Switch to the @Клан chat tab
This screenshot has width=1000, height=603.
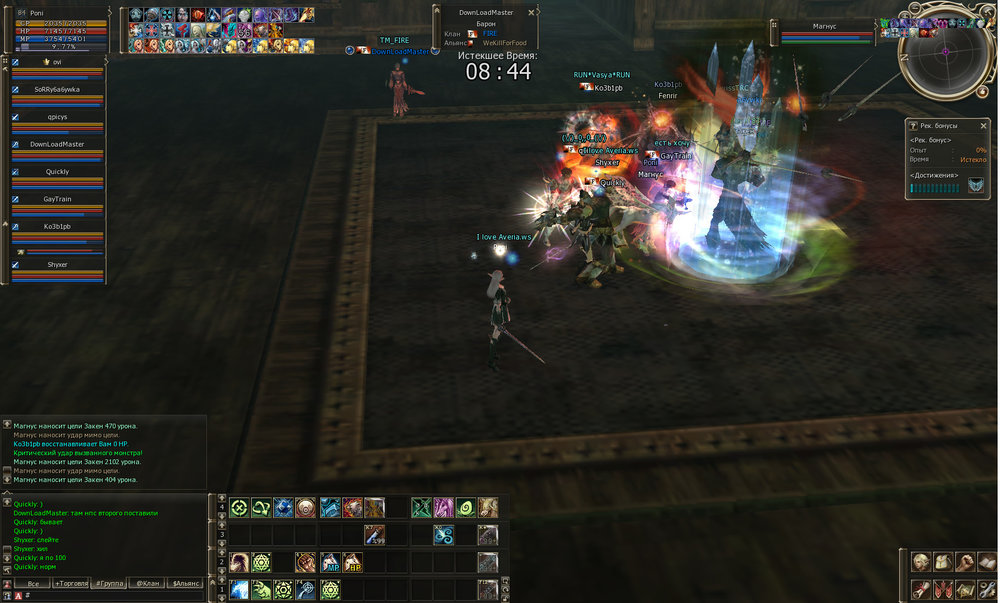[x=148, y=582]
